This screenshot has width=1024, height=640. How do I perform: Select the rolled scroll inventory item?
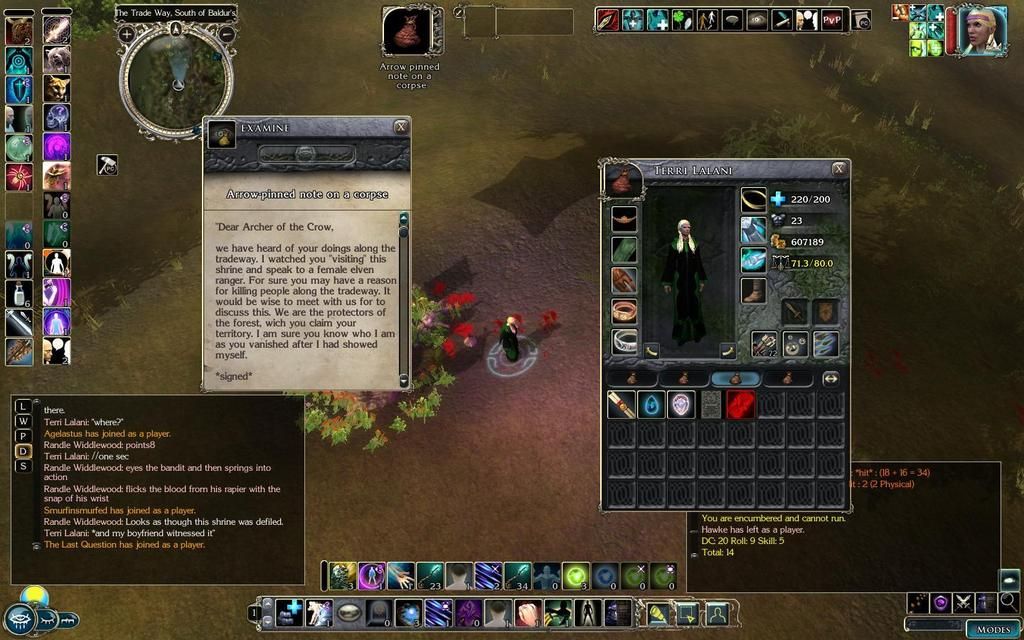pyautogui.click(x=622, y=404)
